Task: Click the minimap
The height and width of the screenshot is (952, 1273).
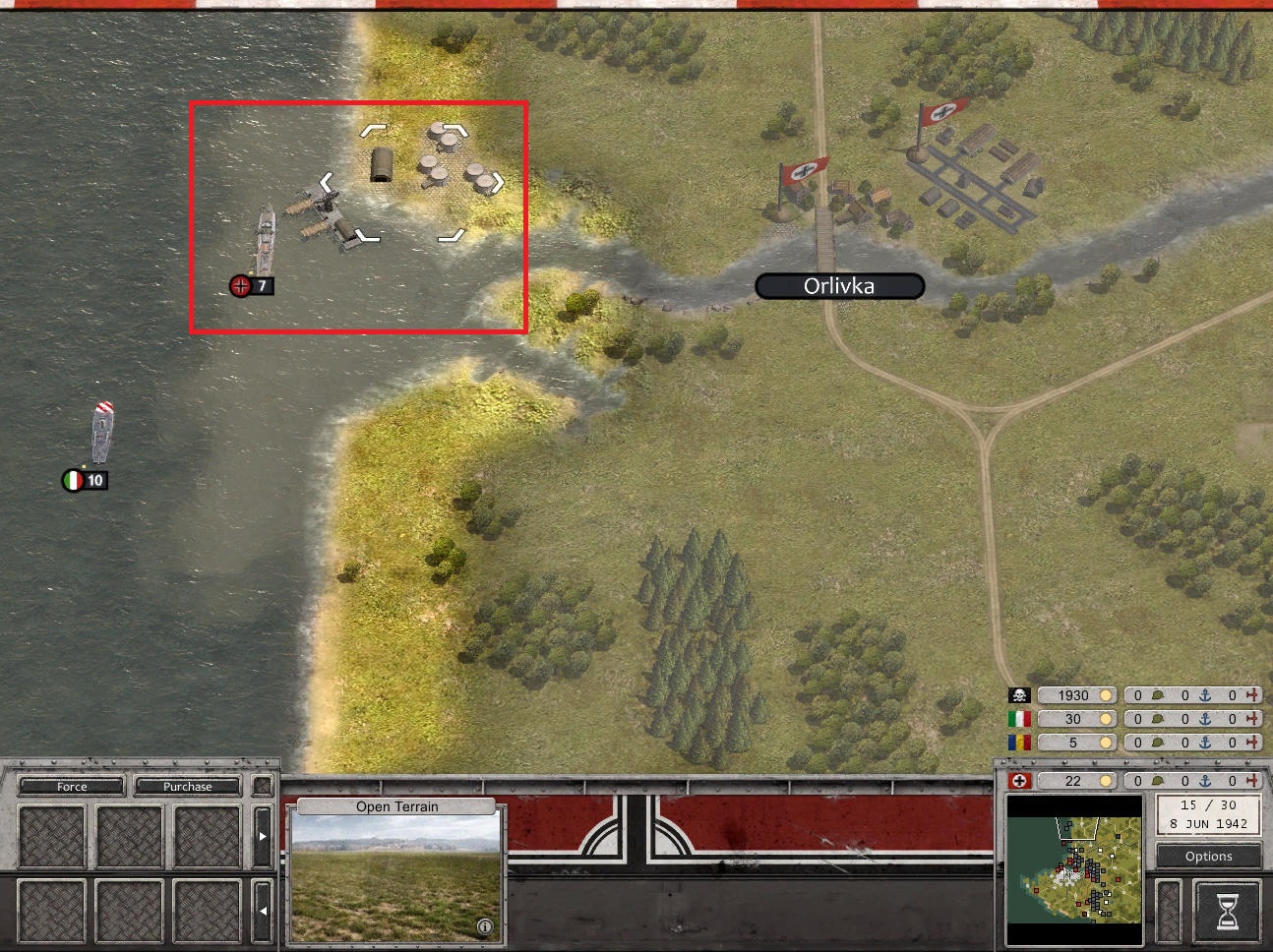Action: pyautogui.click(x=1073, y=859)
